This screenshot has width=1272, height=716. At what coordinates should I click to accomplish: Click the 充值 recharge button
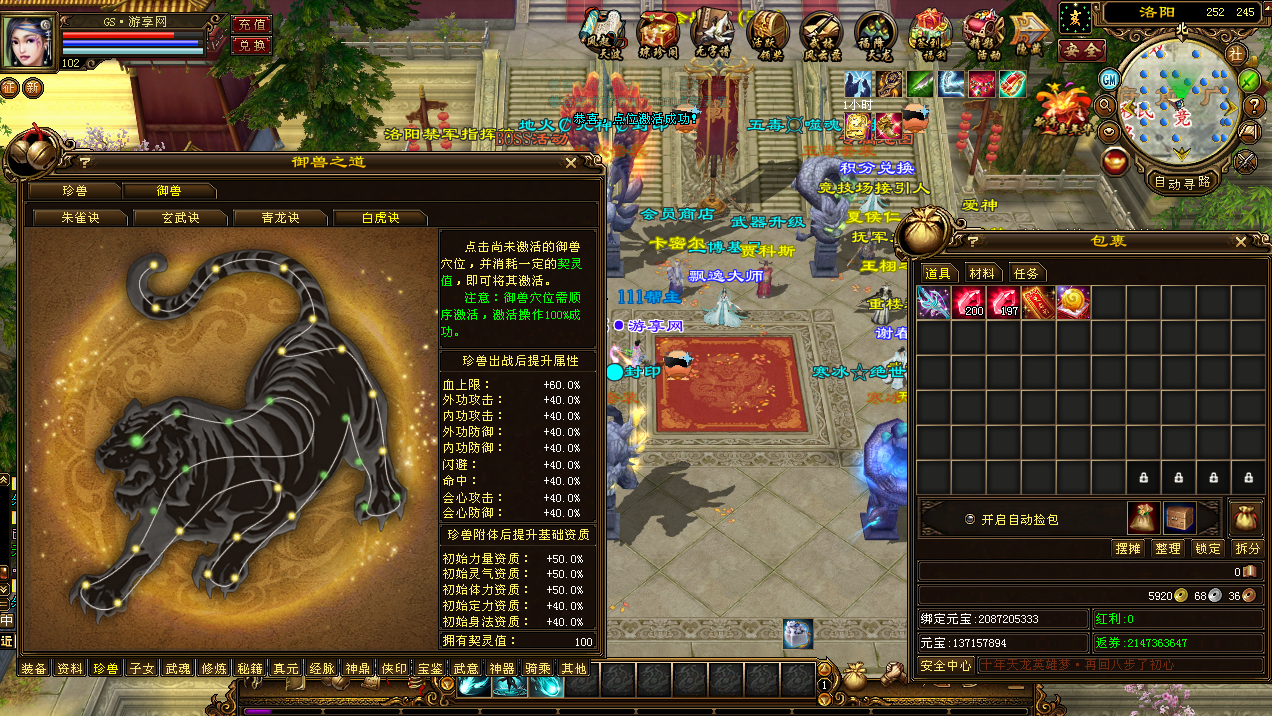click(251, 24)
